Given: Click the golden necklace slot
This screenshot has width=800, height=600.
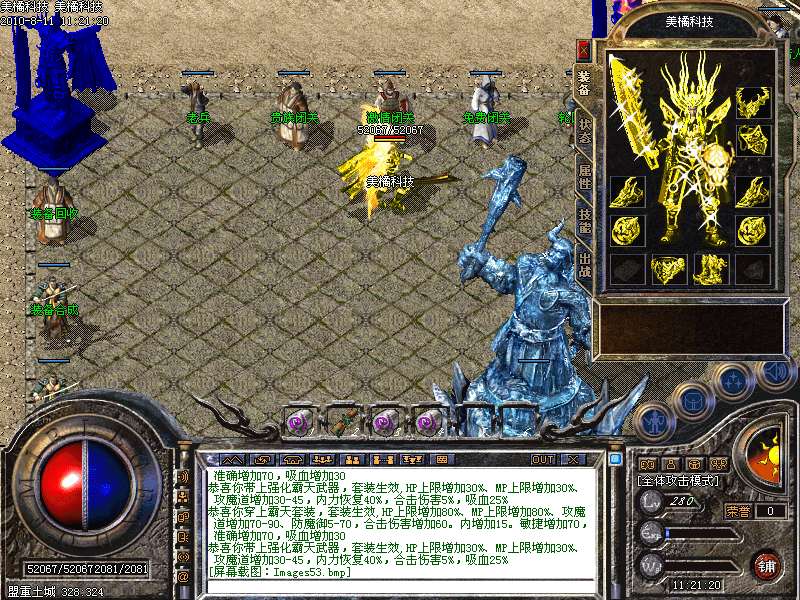Looking at the screenshot, I should 752,102.
